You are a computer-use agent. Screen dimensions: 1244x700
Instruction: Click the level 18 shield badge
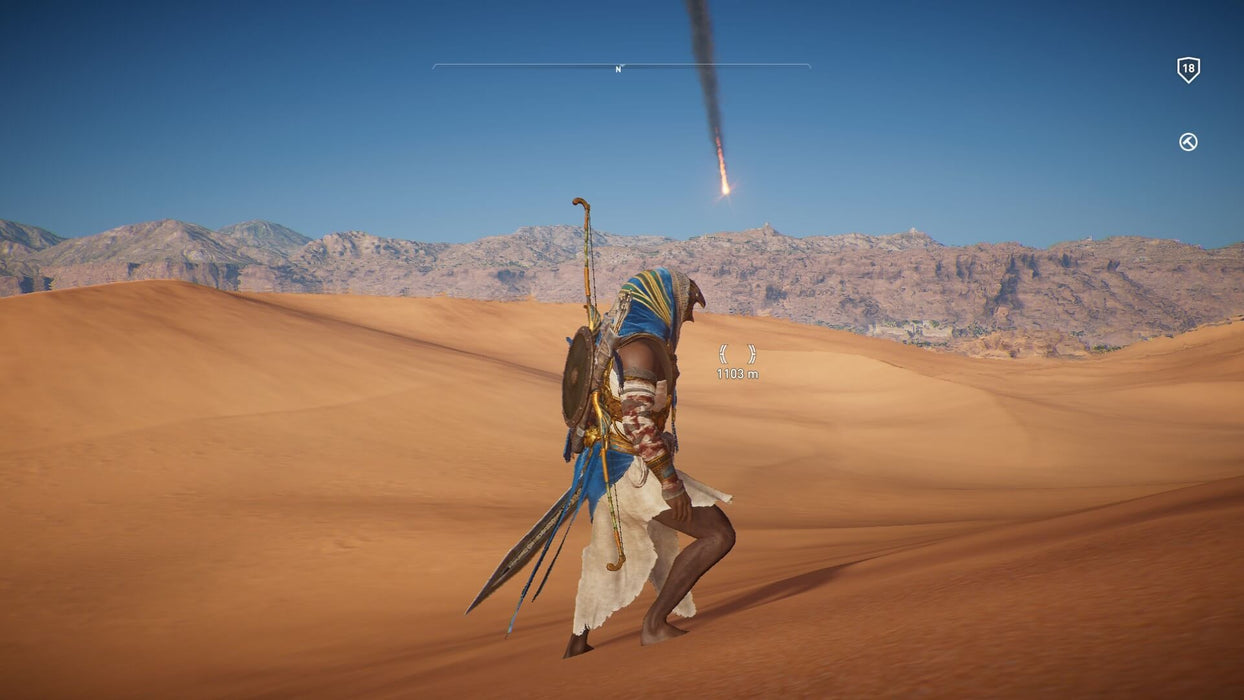pos(1188,69)
